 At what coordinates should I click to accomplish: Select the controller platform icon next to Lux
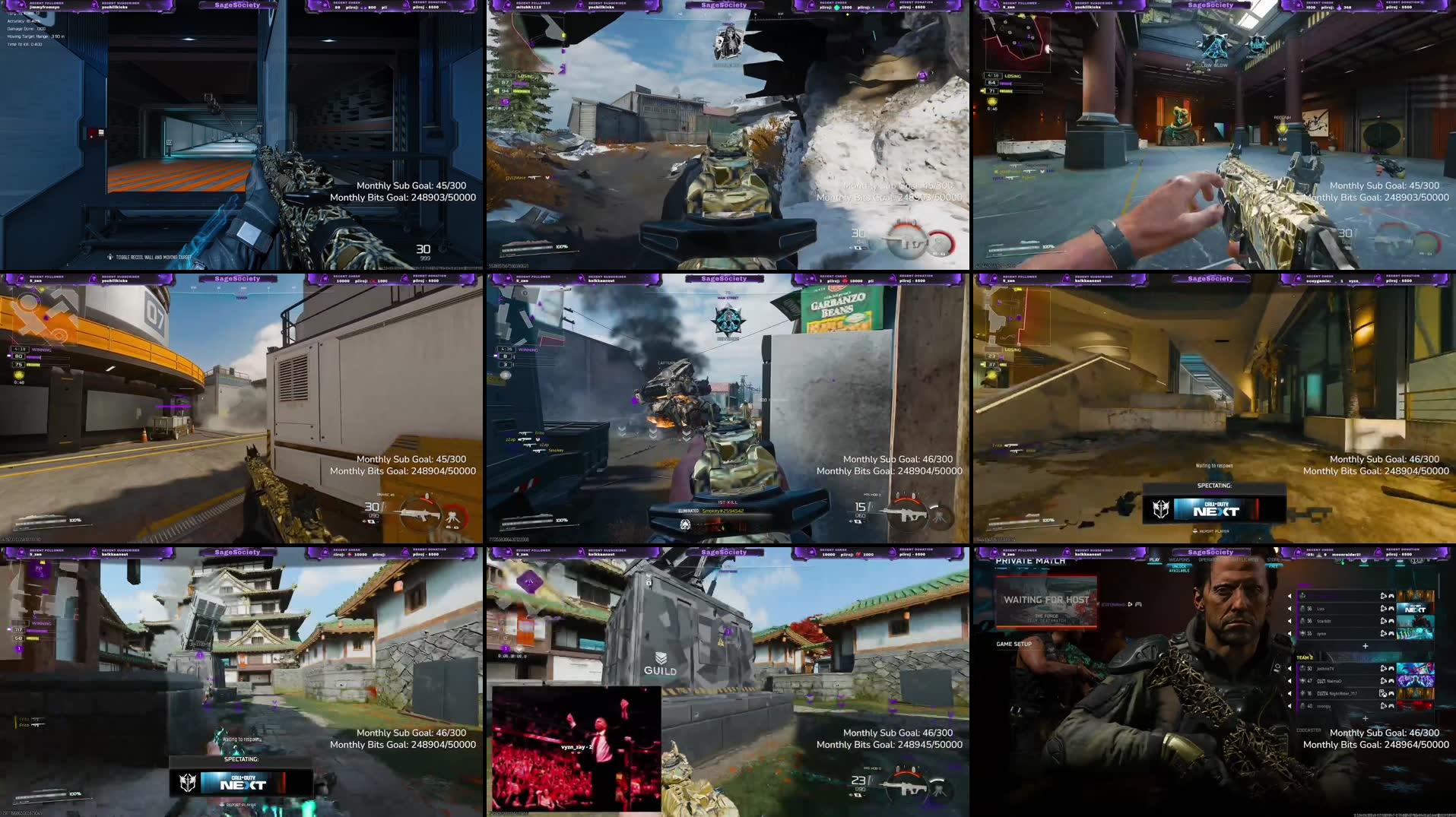1391,610
